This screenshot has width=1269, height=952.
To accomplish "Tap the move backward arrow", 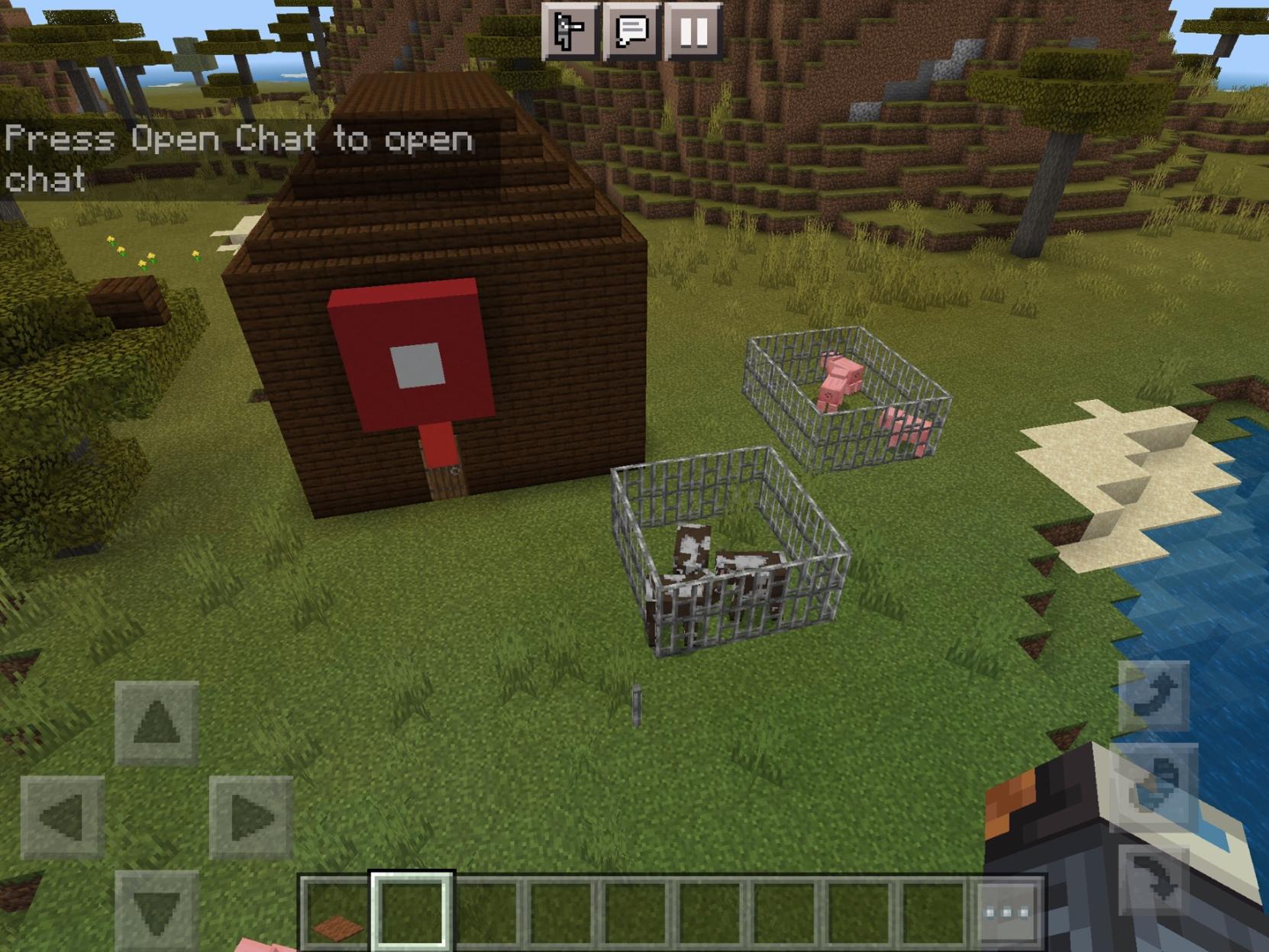I will click(x=157, y=910).
